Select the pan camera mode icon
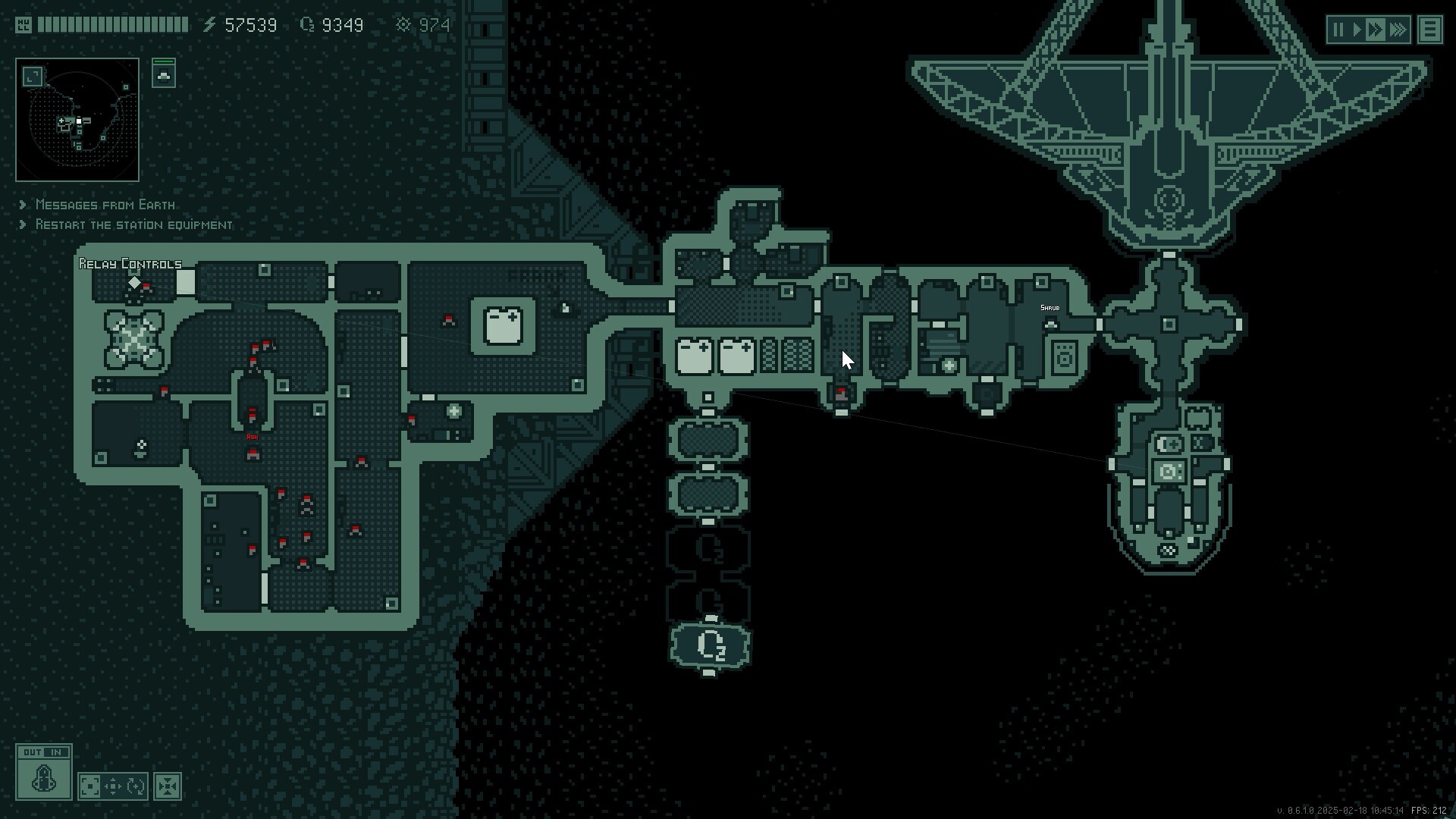 coord(114,786)
